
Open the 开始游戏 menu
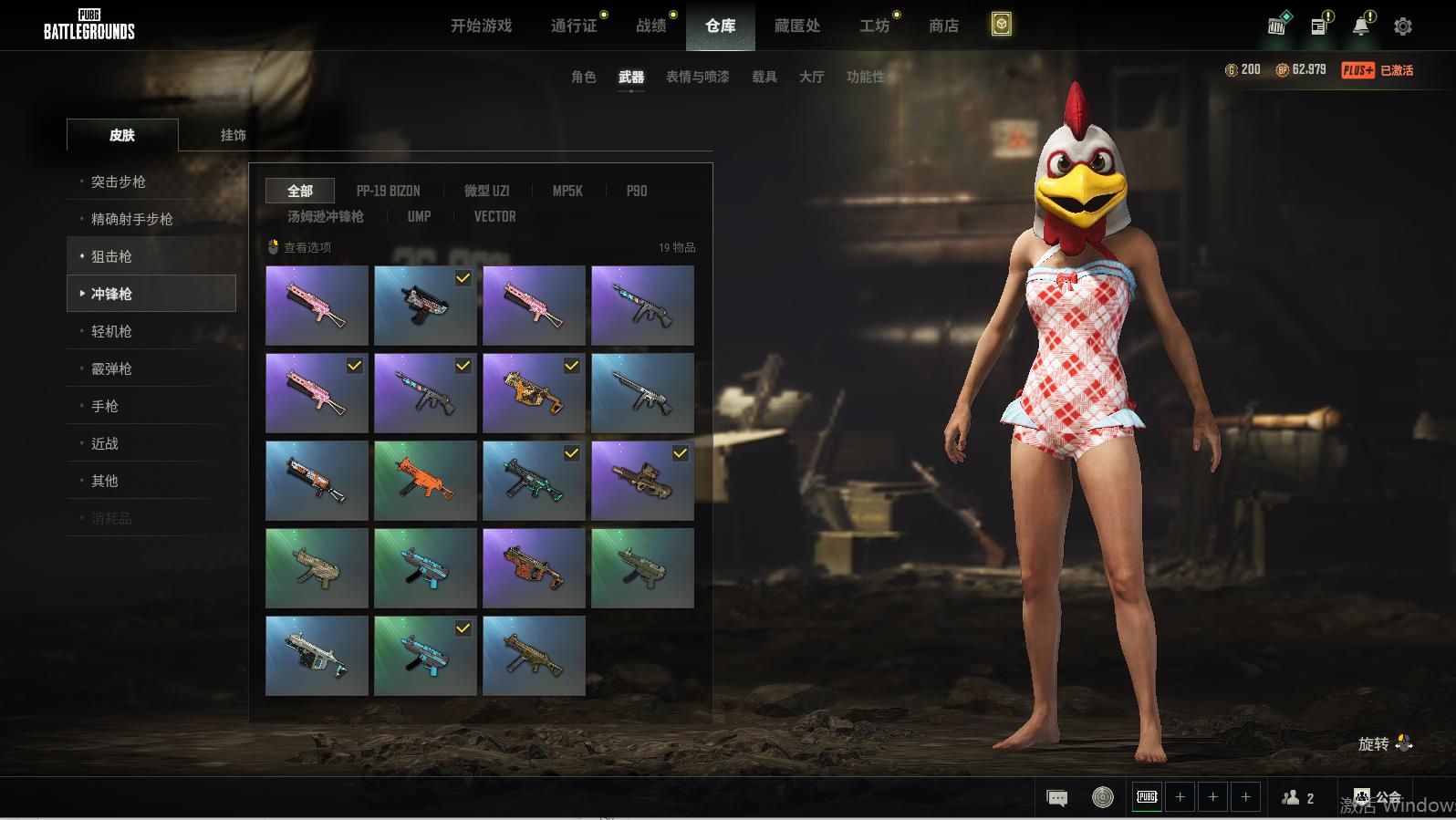(x=481, y=26)
